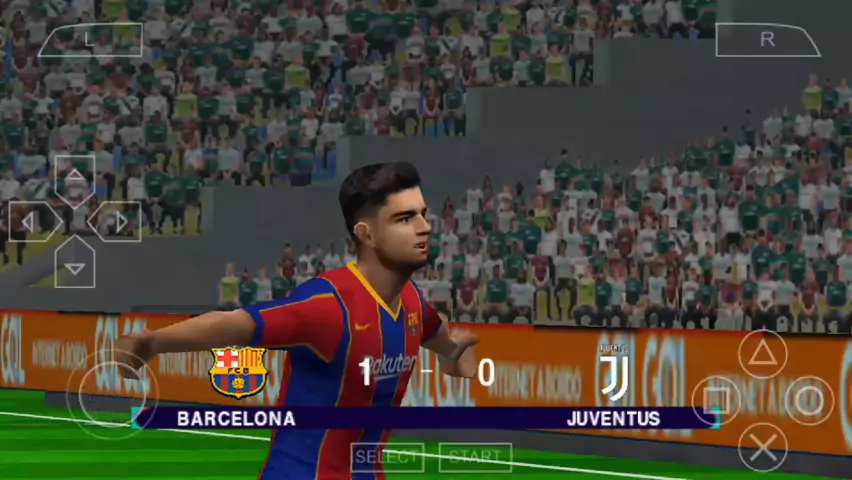Touch the on-screen analog stick
This screenshot has width=852, height=480.
tap(112, 393)
